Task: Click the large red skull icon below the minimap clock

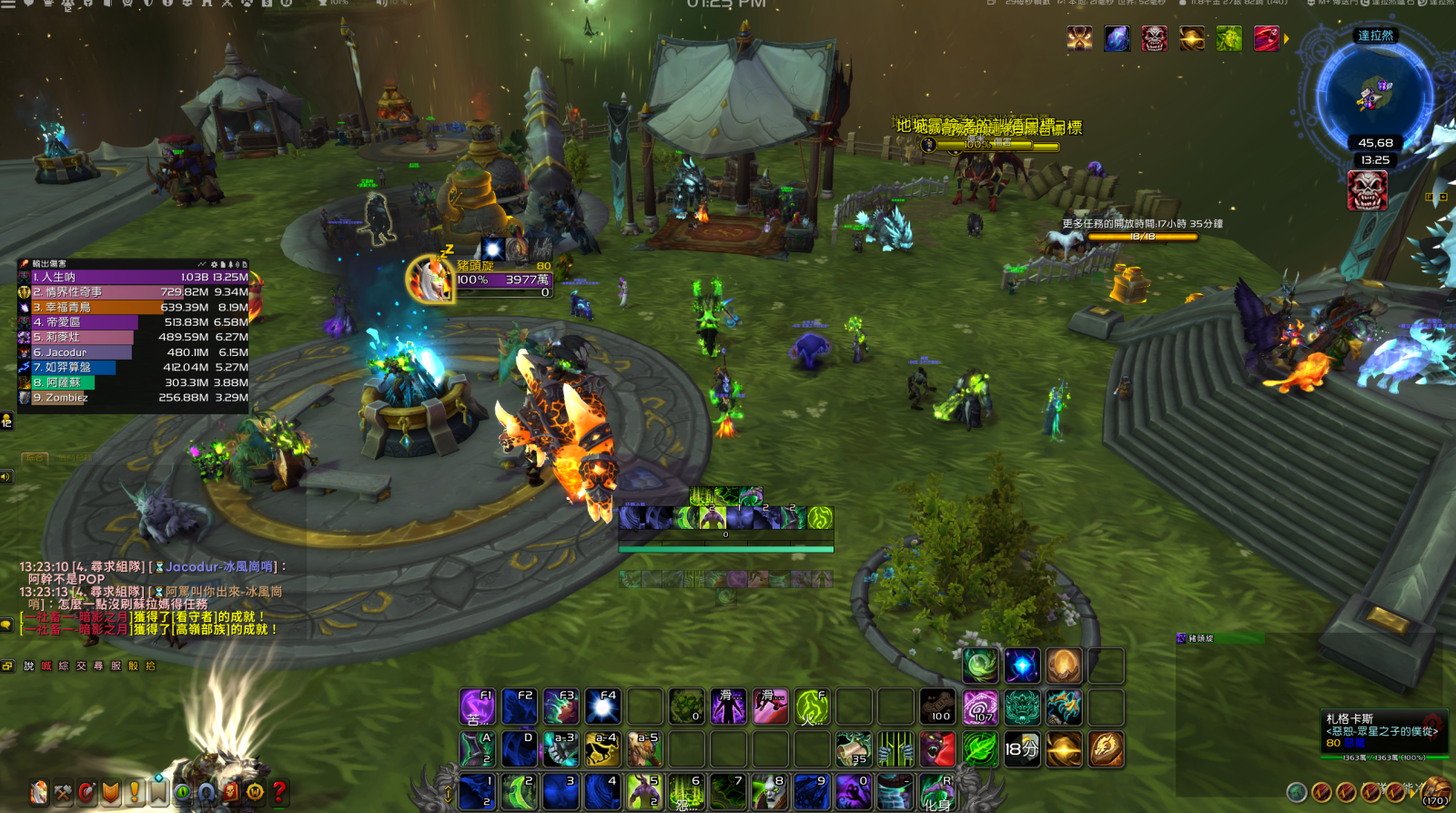Action: pos(1367,190)
